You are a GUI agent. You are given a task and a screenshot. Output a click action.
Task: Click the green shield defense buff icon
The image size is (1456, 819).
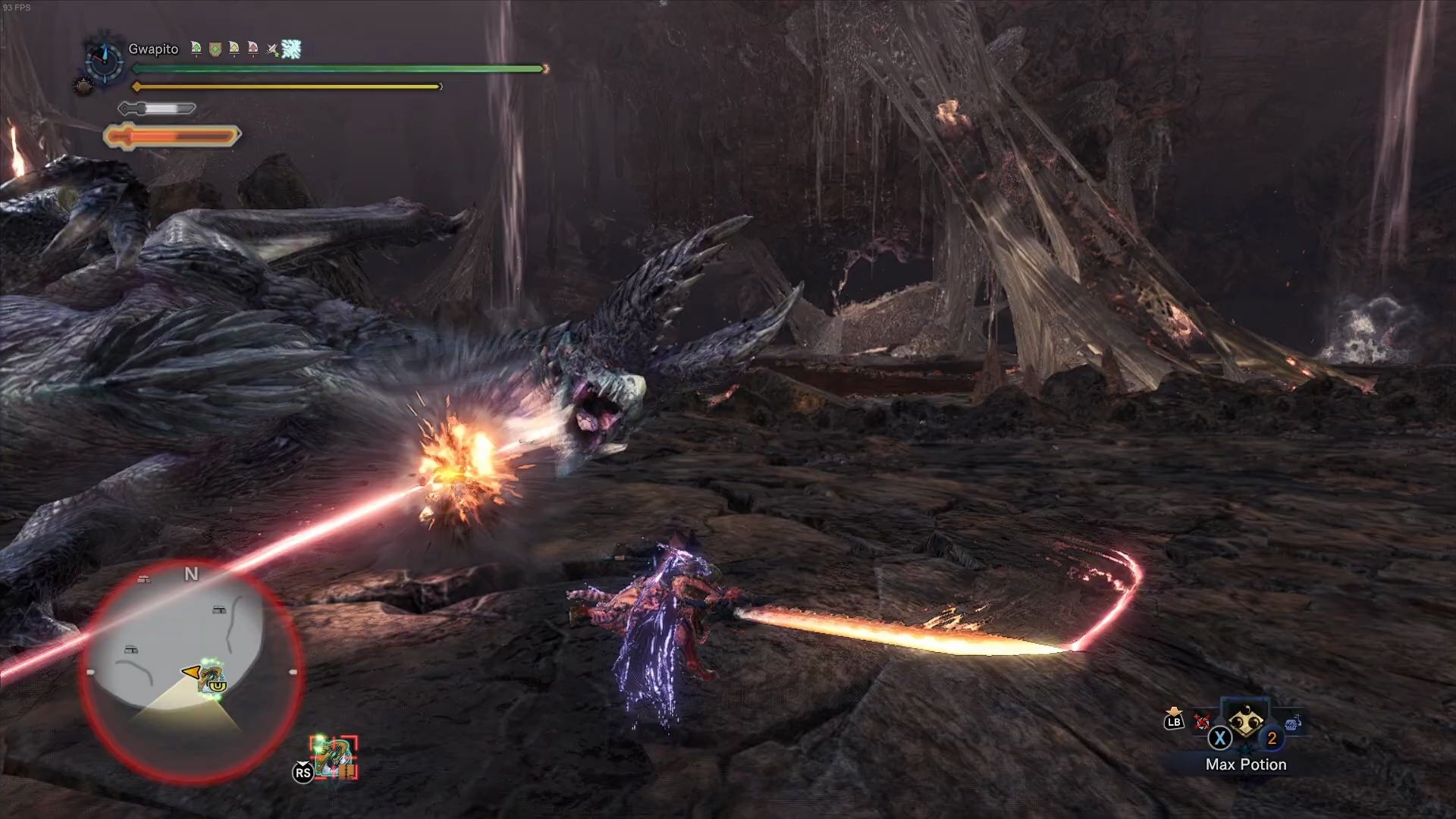pos(215,49)
